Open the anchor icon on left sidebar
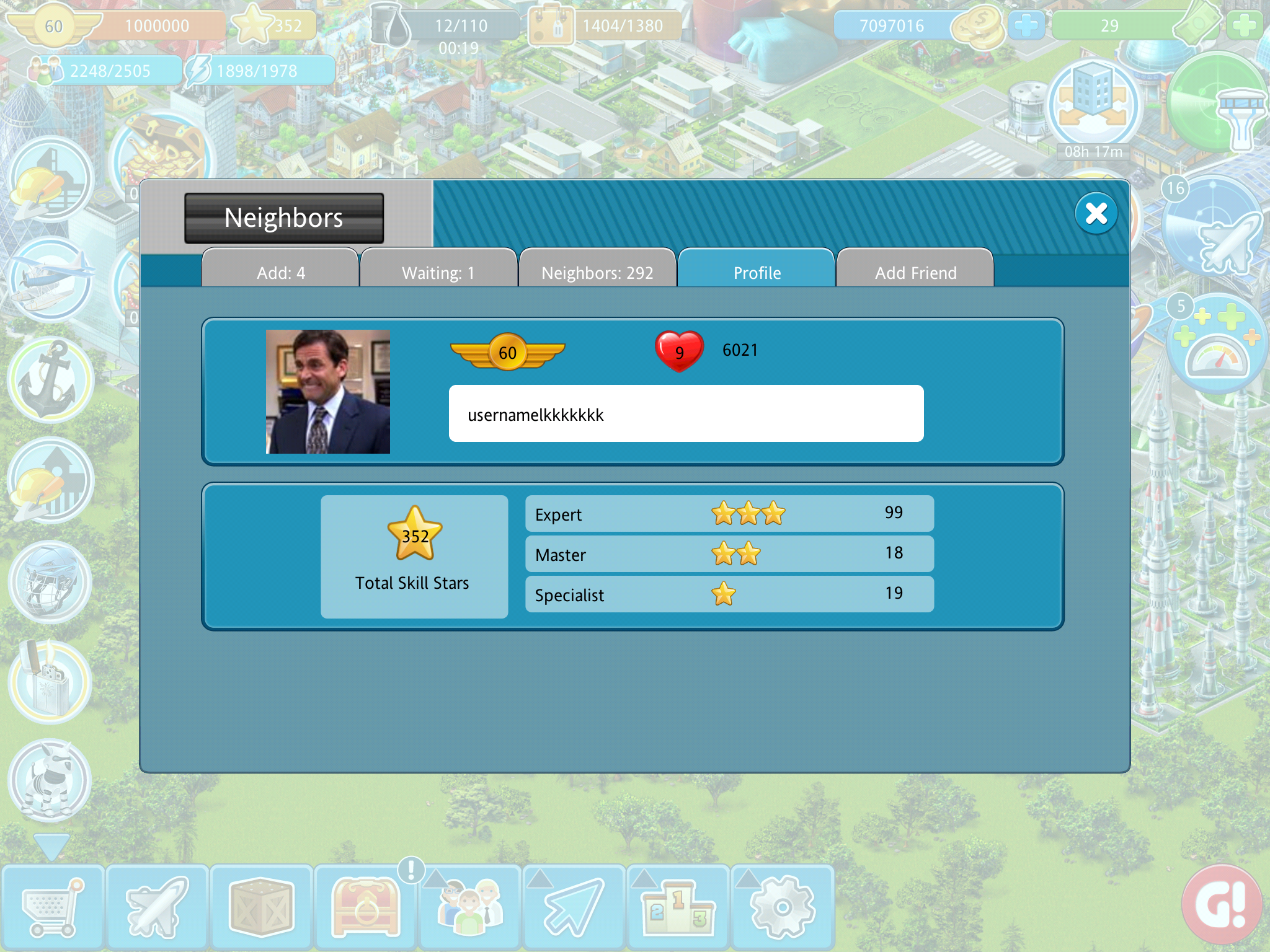The width and height of the screenshot is (1270, 952). click(51, 379)
